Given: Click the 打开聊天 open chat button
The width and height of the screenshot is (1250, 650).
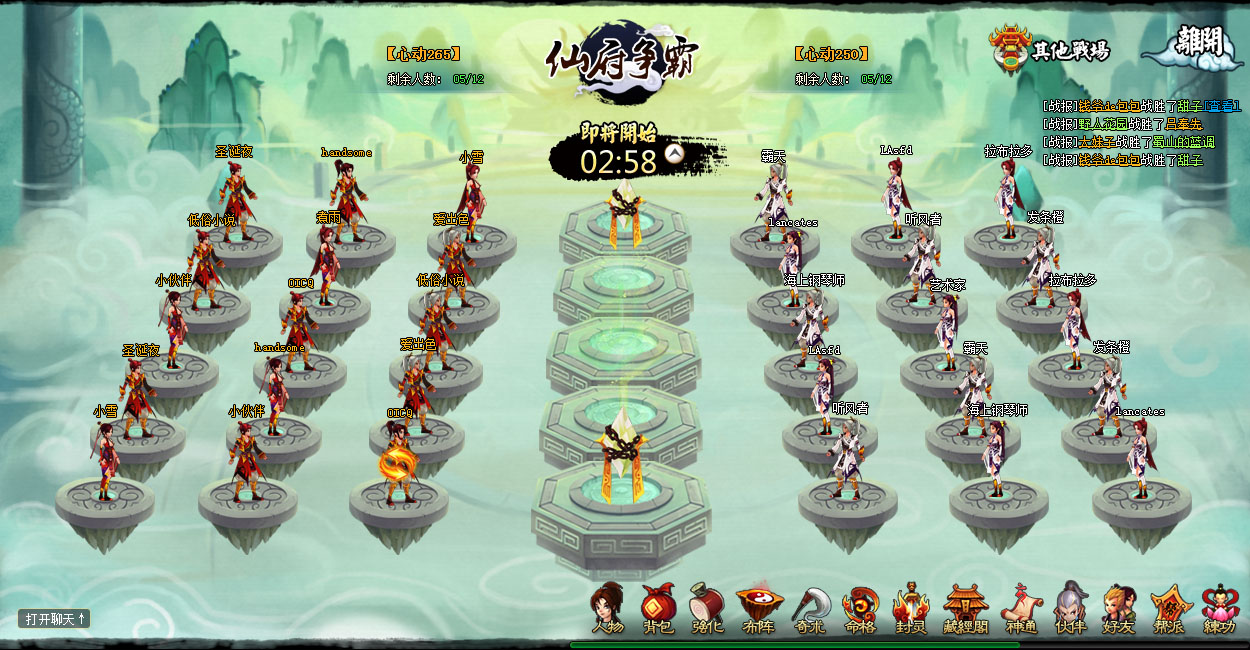Looking at the screenshot, I should coord(55,619).
